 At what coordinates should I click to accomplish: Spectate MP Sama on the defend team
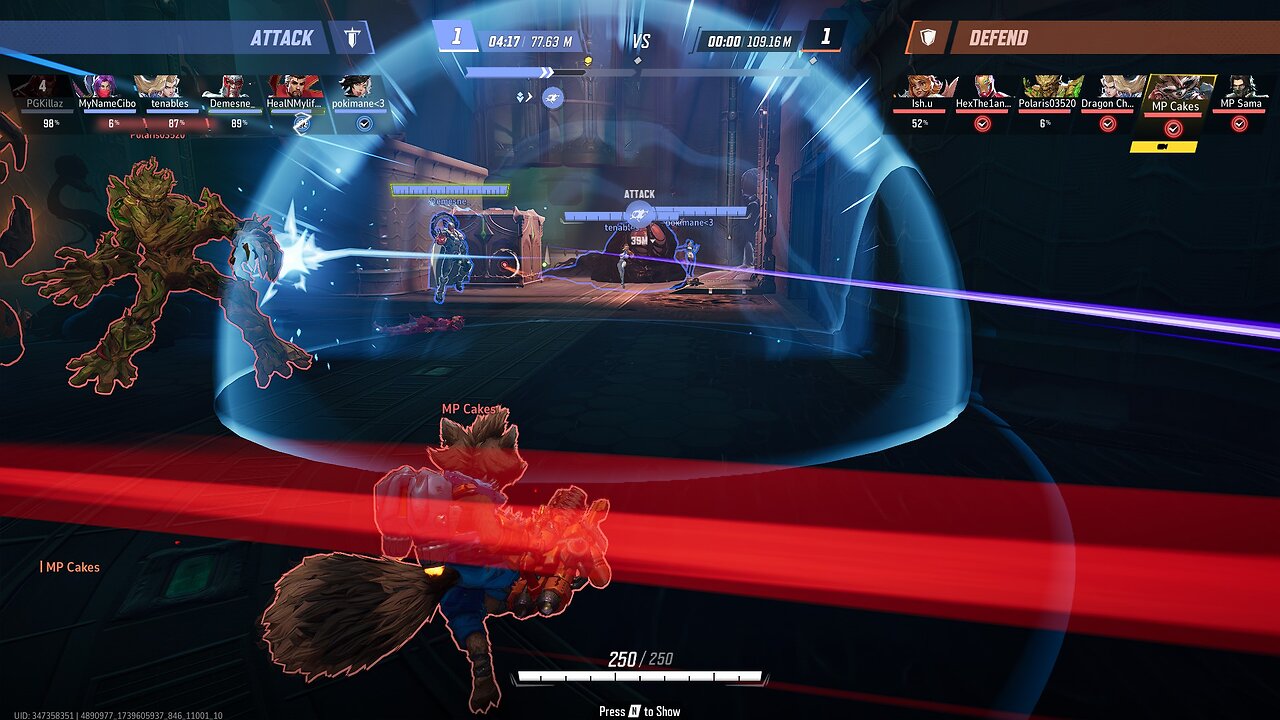point(1240,88)
